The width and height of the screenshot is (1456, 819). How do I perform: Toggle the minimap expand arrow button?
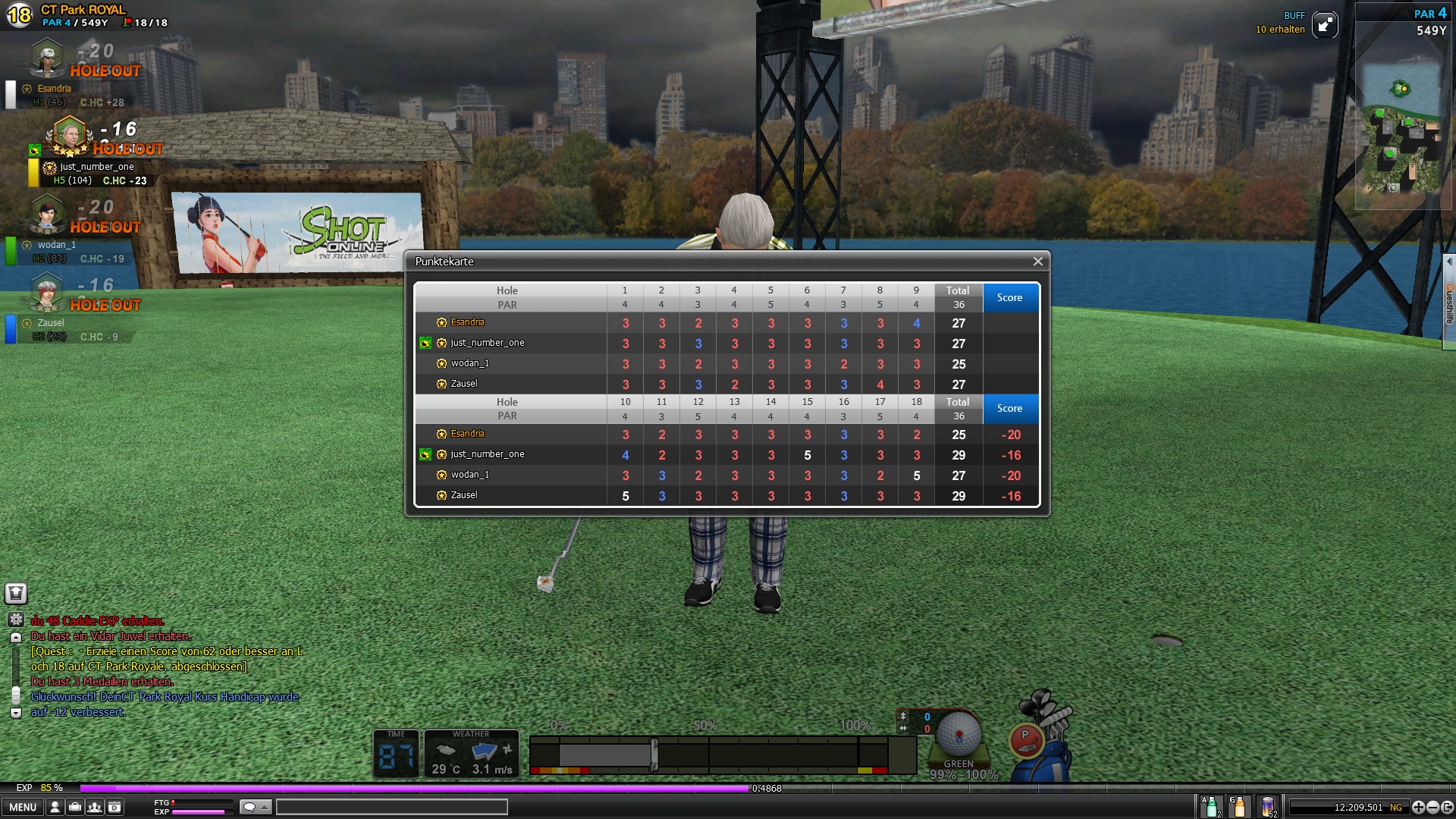[1324, 25]
